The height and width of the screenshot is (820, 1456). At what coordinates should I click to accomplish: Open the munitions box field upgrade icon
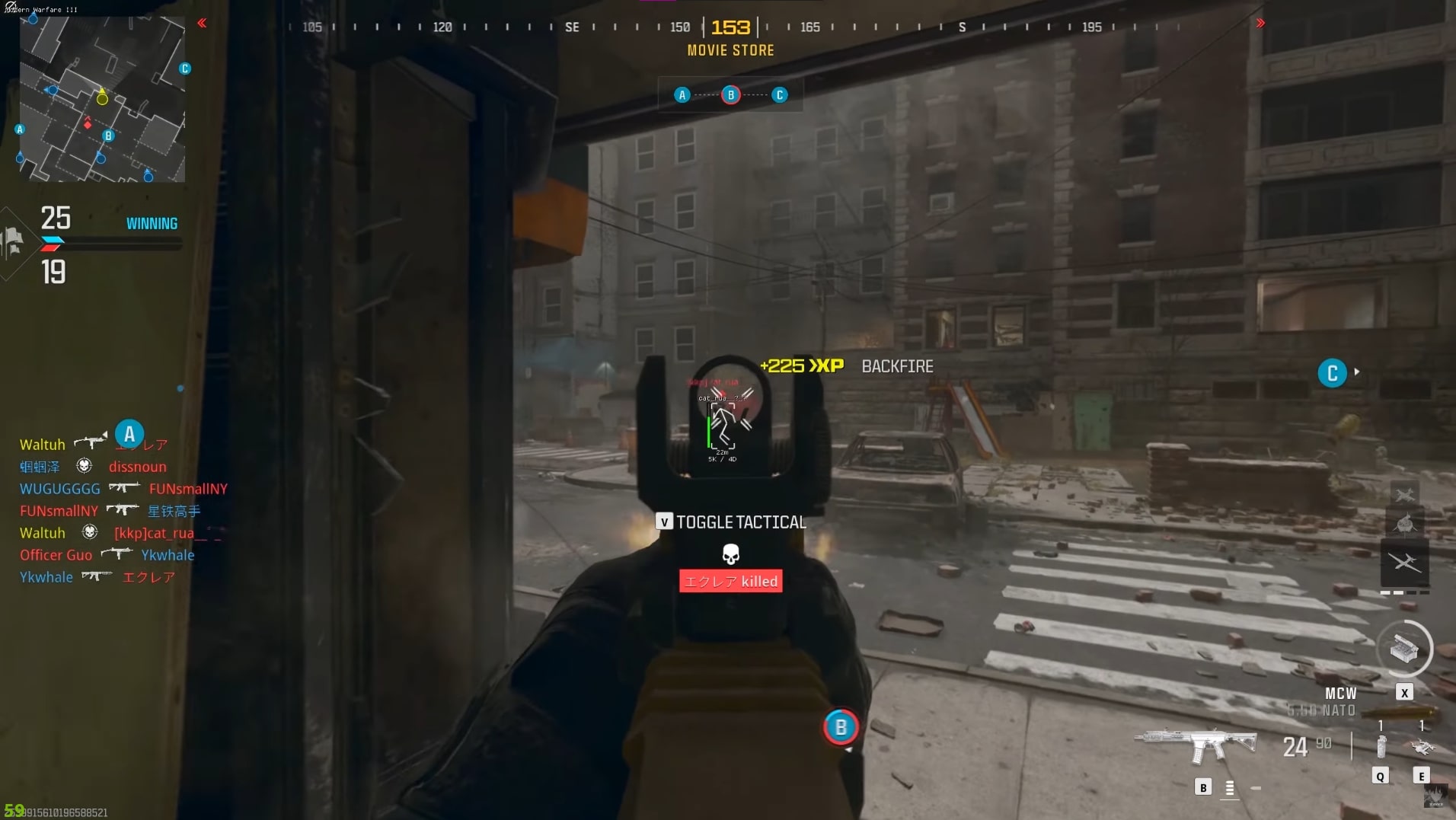click(x=1403, y=649)
